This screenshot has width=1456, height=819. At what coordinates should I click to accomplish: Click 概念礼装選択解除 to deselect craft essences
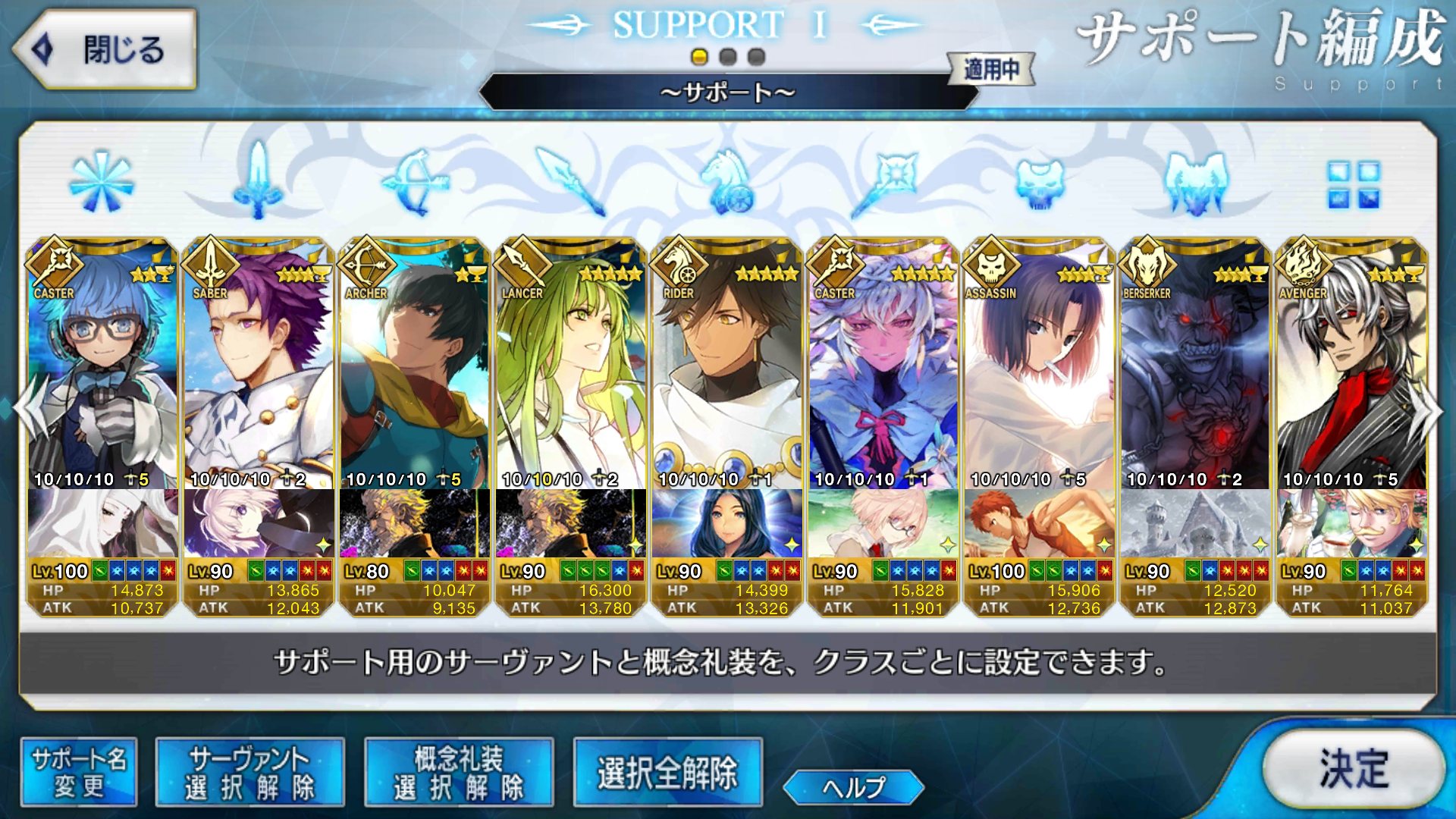click(x=459, y=772)
